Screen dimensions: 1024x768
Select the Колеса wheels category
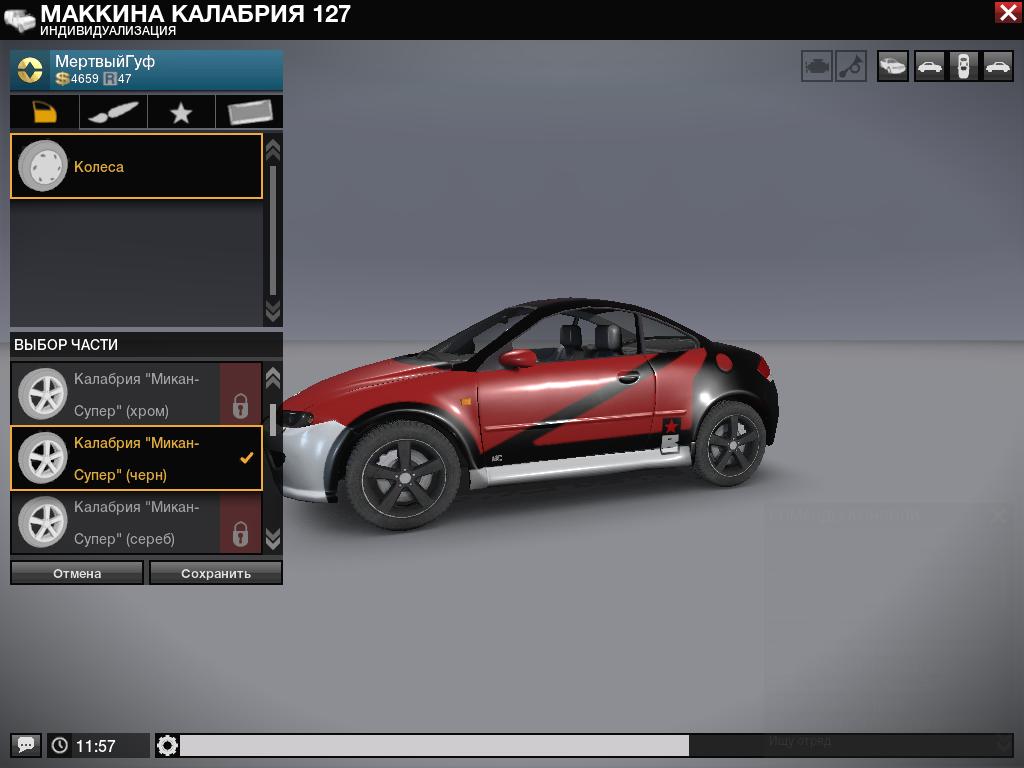click(136, 166)
